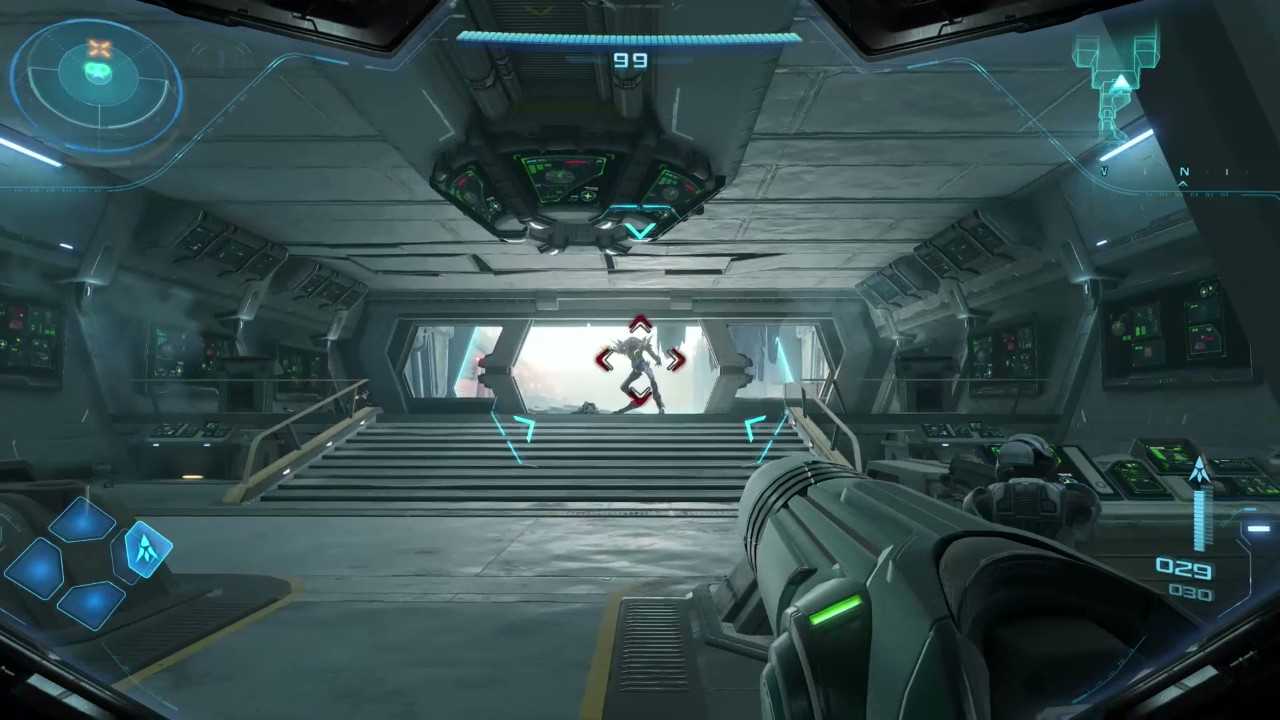Click the N marker on the compass strip

pos(1184,172)
